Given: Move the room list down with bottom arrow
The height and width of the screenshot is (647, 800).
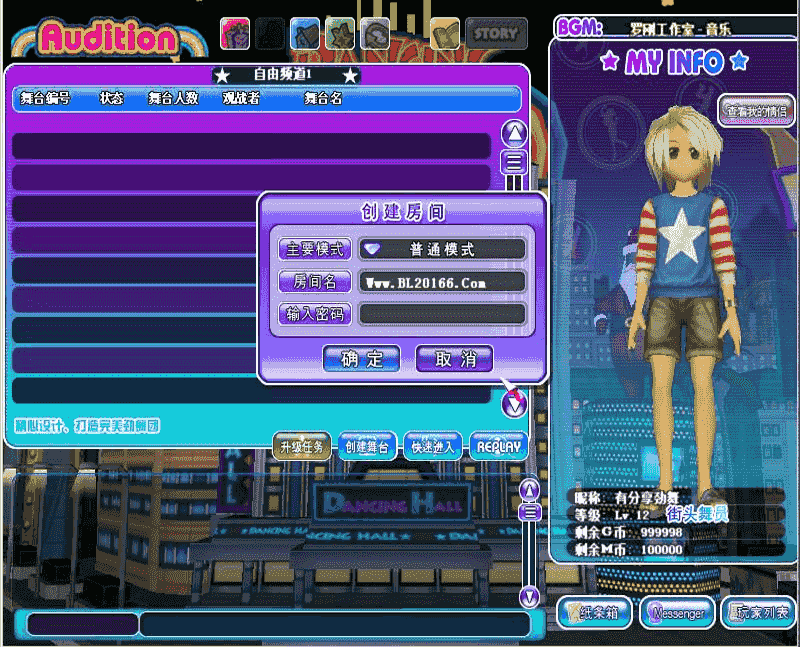Looking at the screenshot, I should (x=514, y=404).
